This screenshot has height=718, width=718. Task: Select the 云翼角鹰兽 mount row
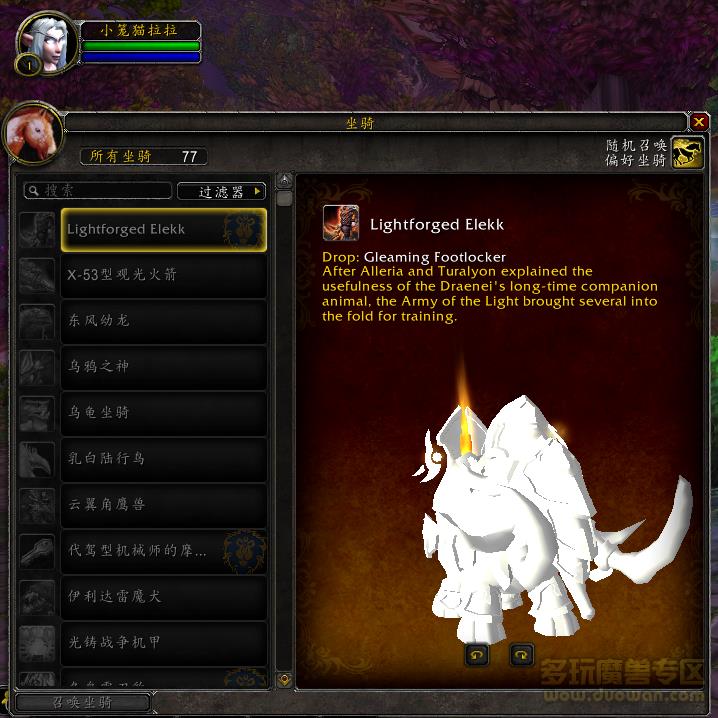pyautogui.click(x=164, y=505)
